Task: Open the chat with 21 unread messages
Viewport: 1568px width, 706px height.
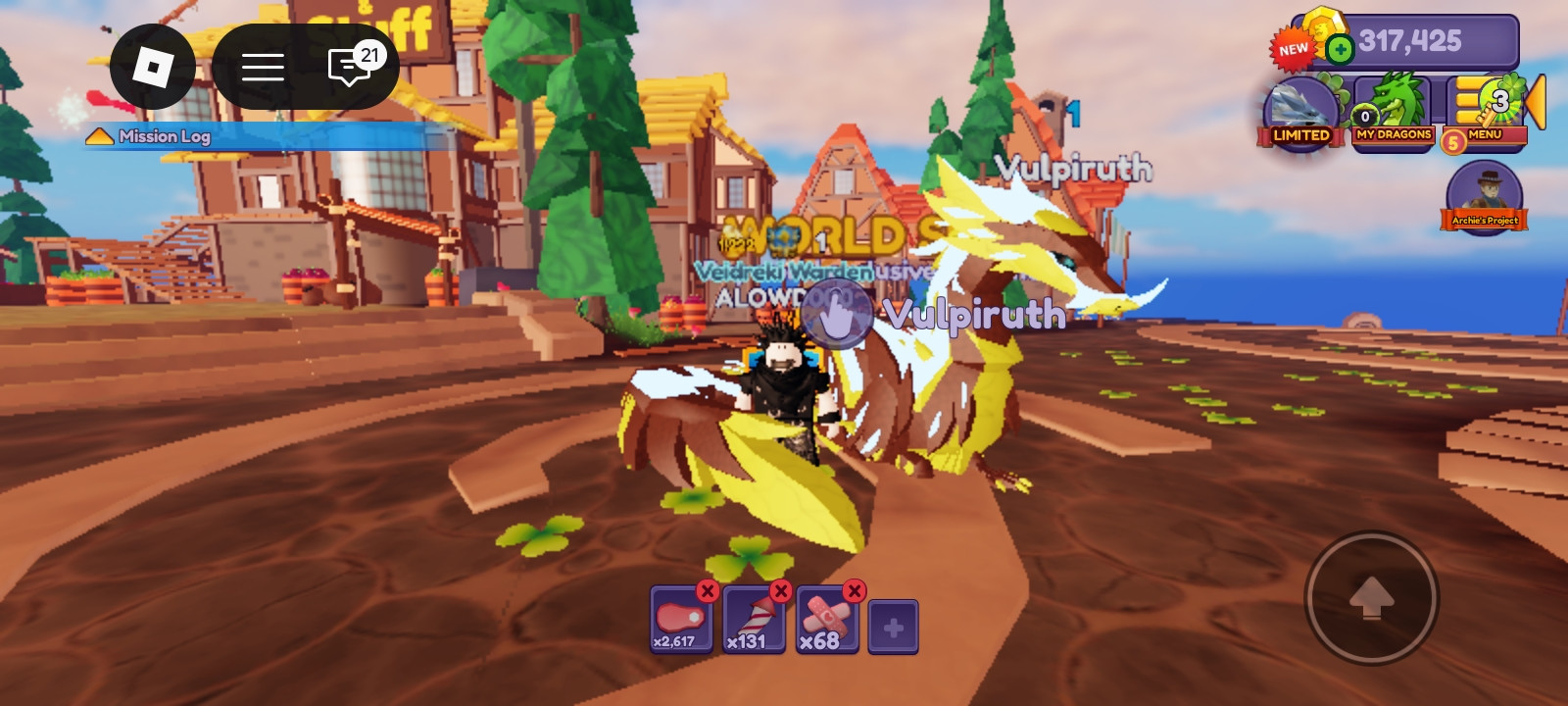Action: click(351, 67)
